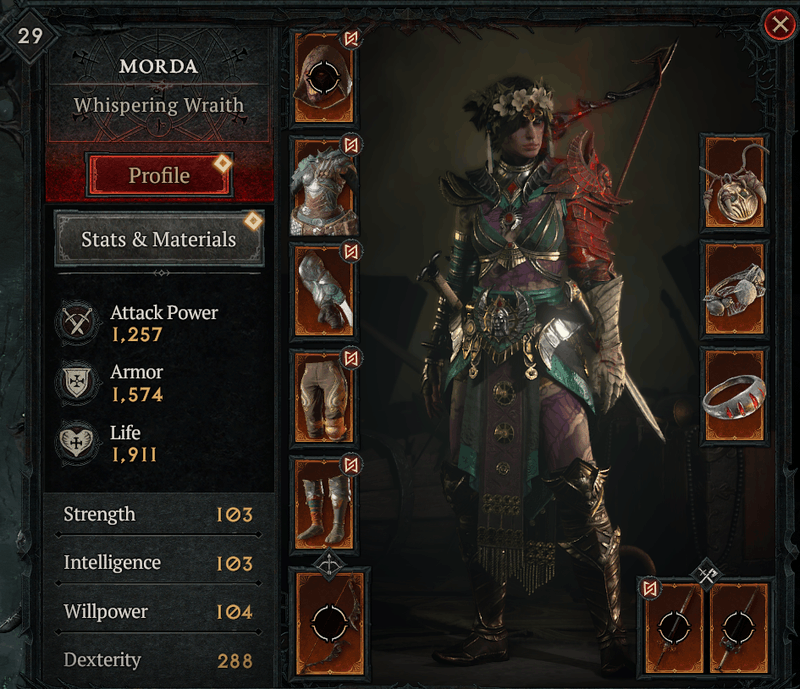Select the amulet equipment slot
Image resolution: width=800 pixels, height=689 pixels.
(736, 184)
